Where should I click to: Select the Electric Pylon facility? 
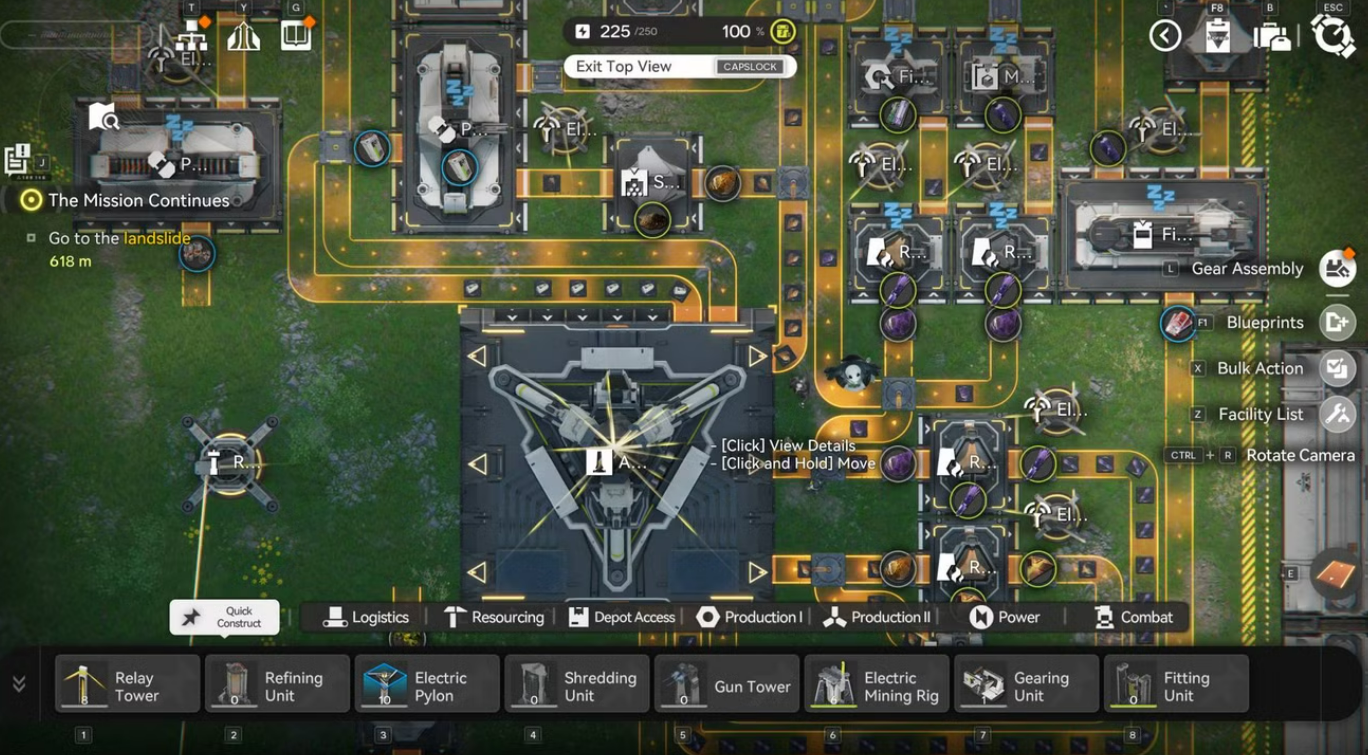coord(426,683)
